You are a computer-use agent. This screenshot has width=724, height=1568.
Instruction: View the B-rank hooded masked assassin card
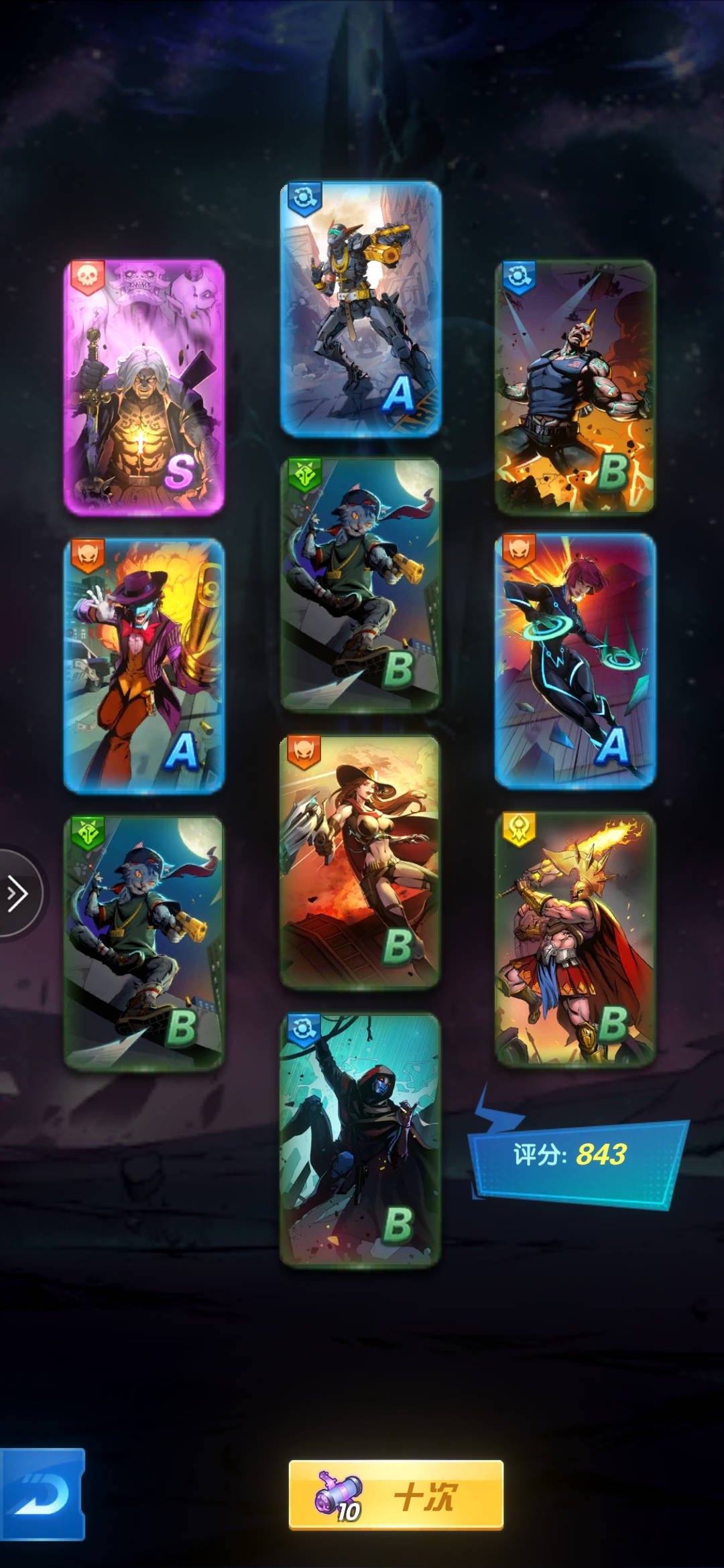click(360, 1139)
